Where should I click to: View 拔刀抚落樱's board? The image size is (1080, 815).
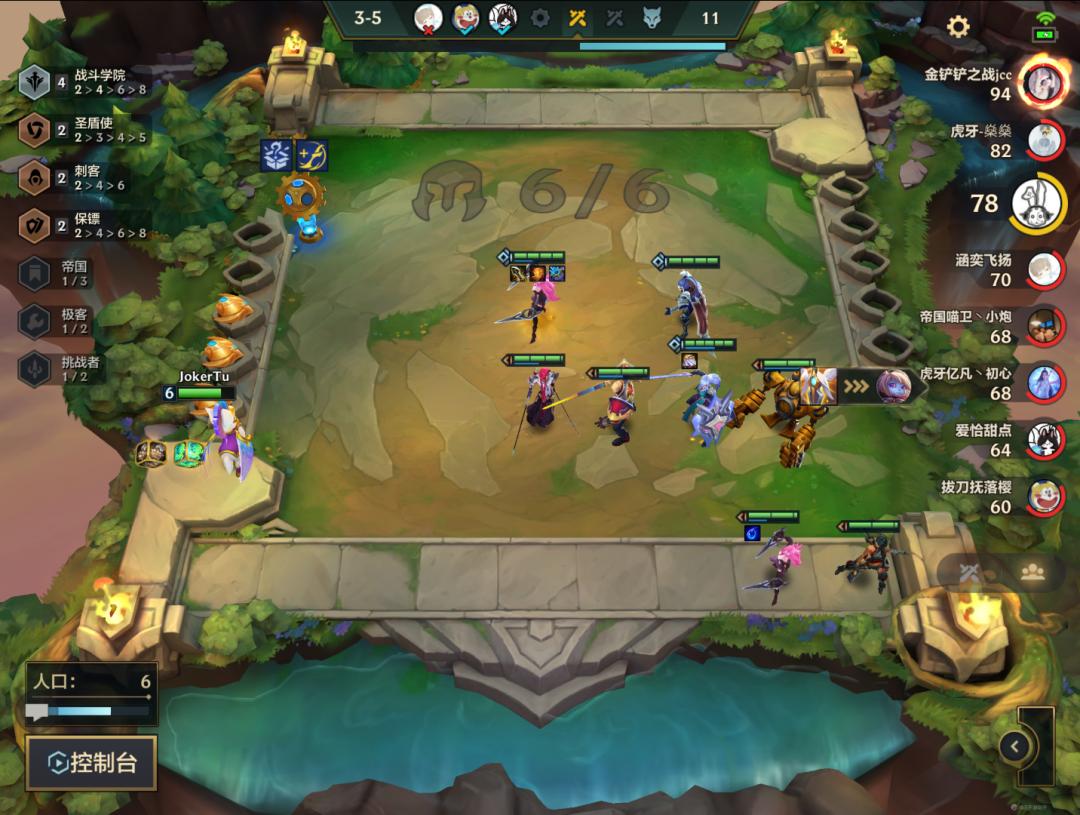pos(1044,495)
